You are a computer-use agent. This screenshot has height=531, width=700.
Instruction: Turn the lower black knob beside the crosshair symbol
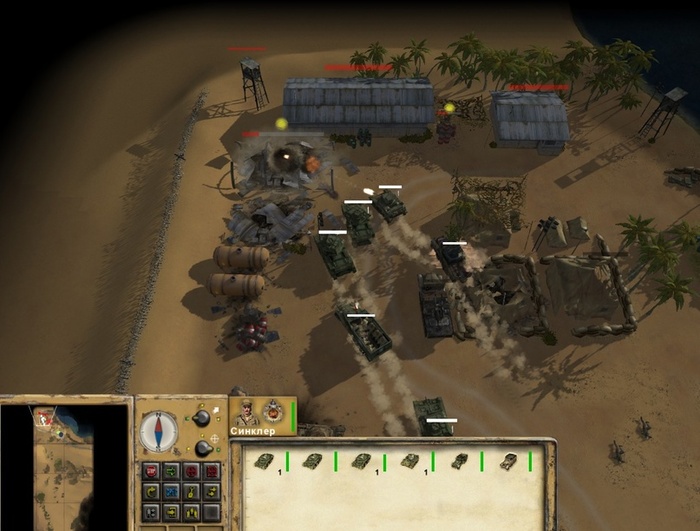pos(204,446)
